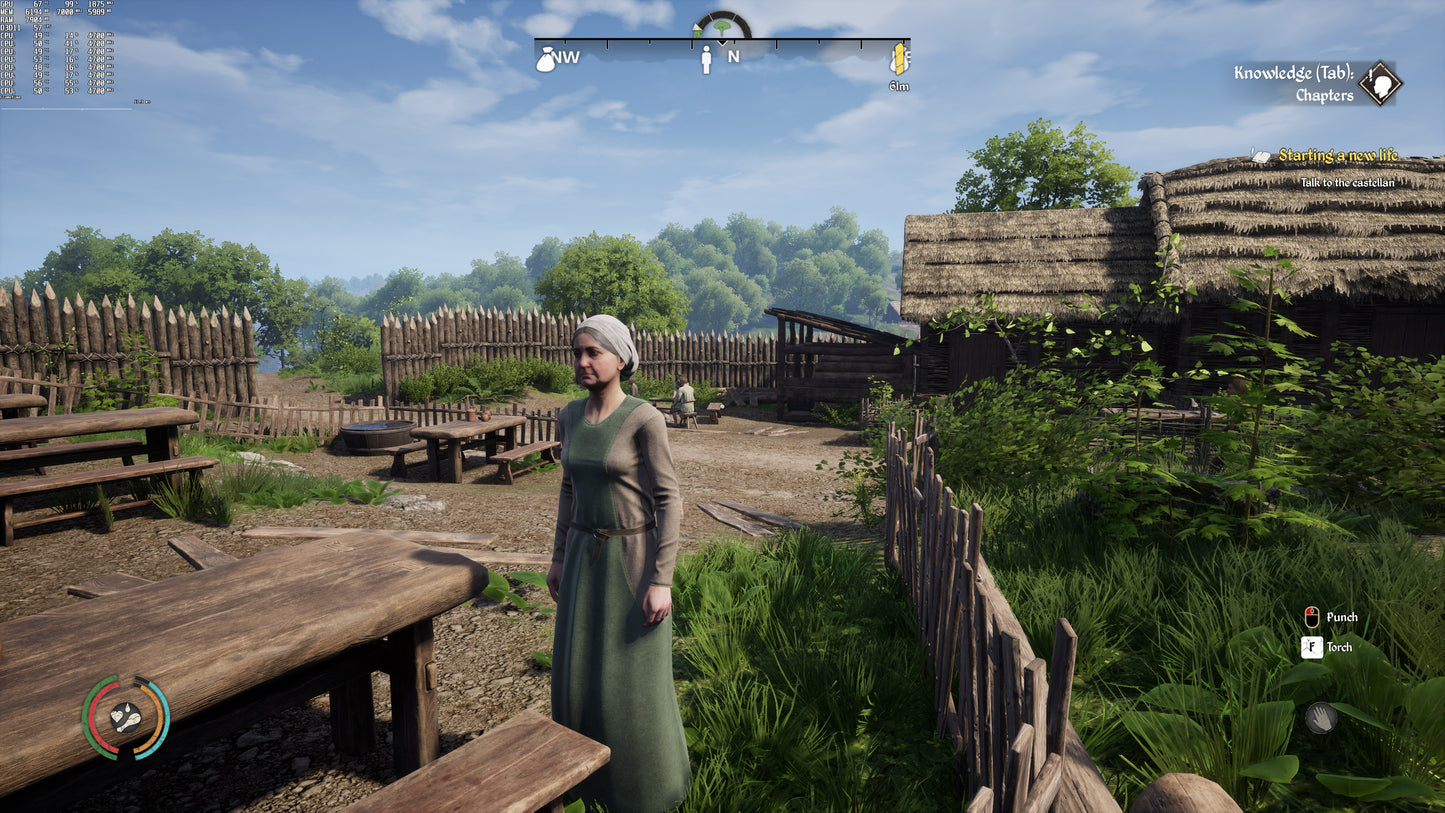Click the water droplet icon in the status circle
1445x813 pixels.
[x=128, y=708]
